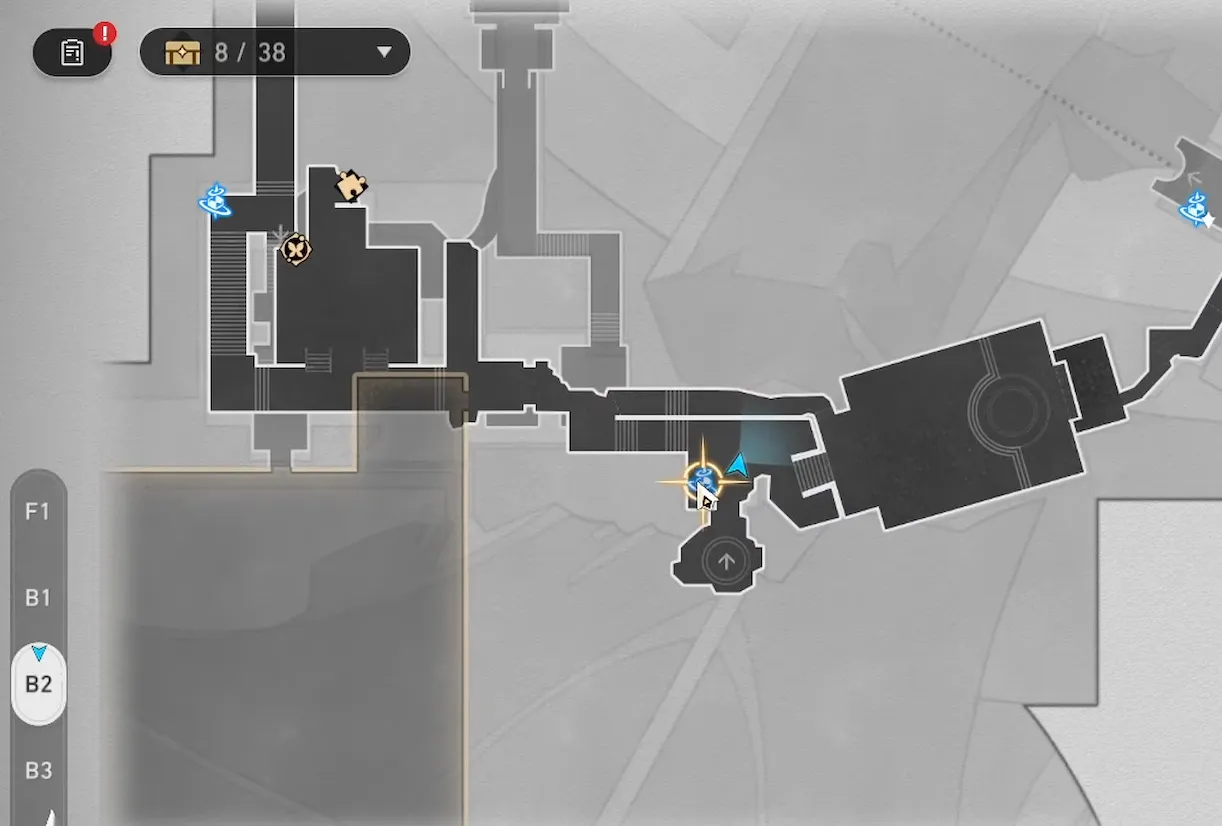The image size is (1222, 826).
Task: Select the Space Anchor with the white diamond
Action: [1196, 210]
